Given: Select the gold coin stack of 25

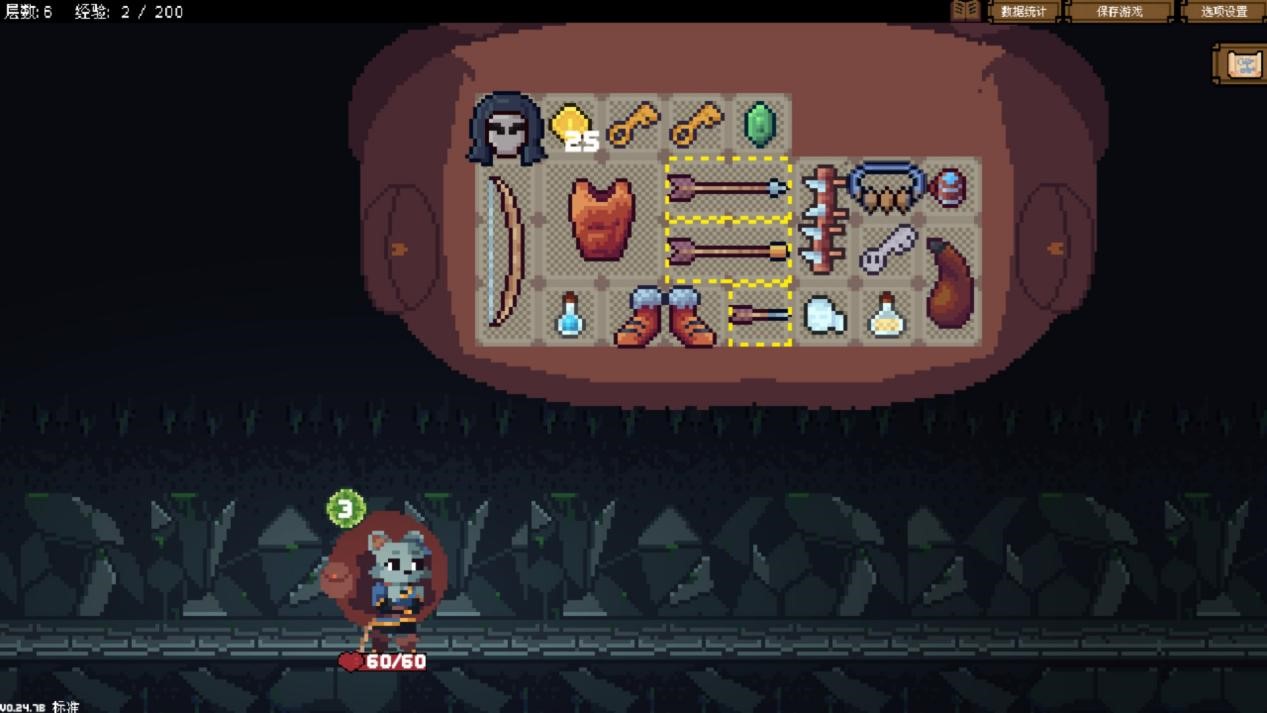Looking at the screenshot, I should point(572,127).
